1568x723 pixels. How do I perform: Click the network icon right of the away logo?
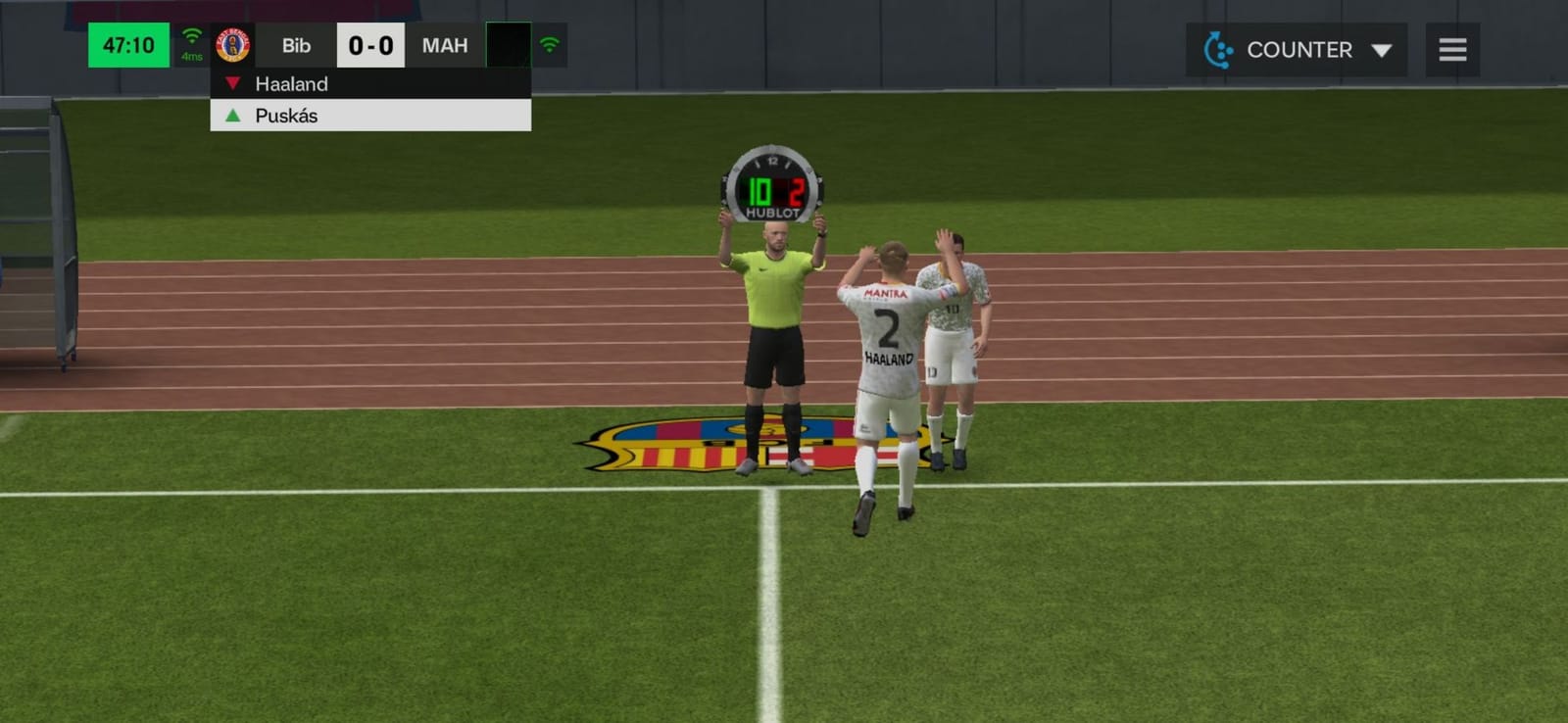pyautogui.click(x=550, y=44)
